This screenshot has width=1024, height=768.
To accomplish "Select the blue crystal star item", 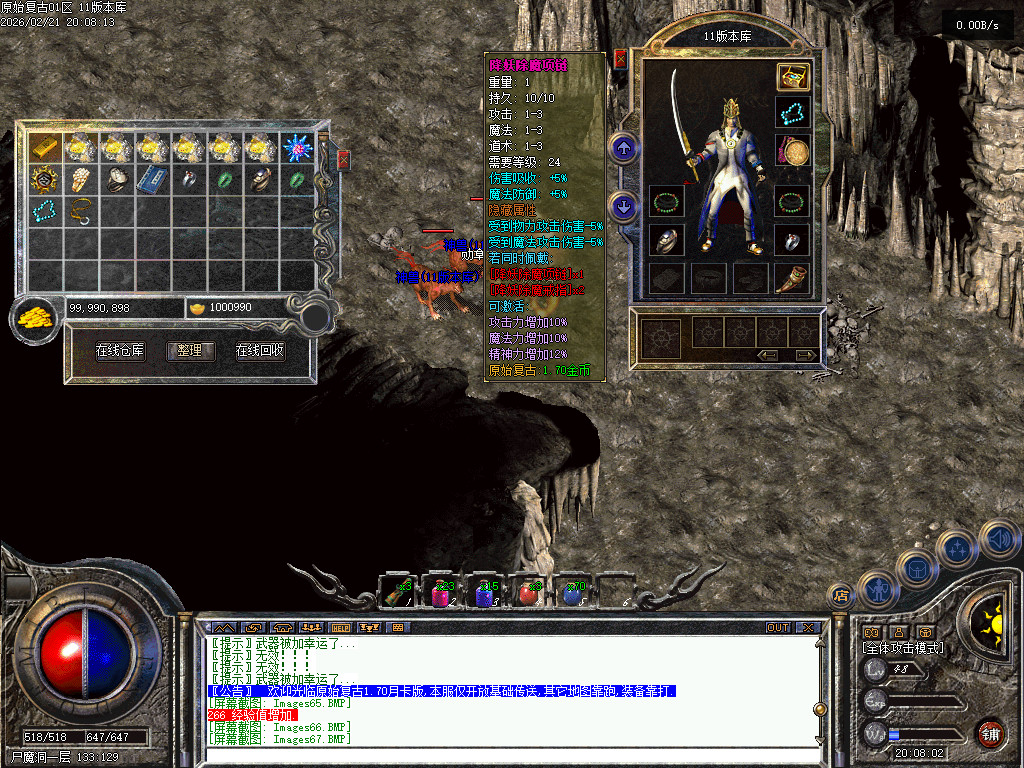I will click(296, 148).
